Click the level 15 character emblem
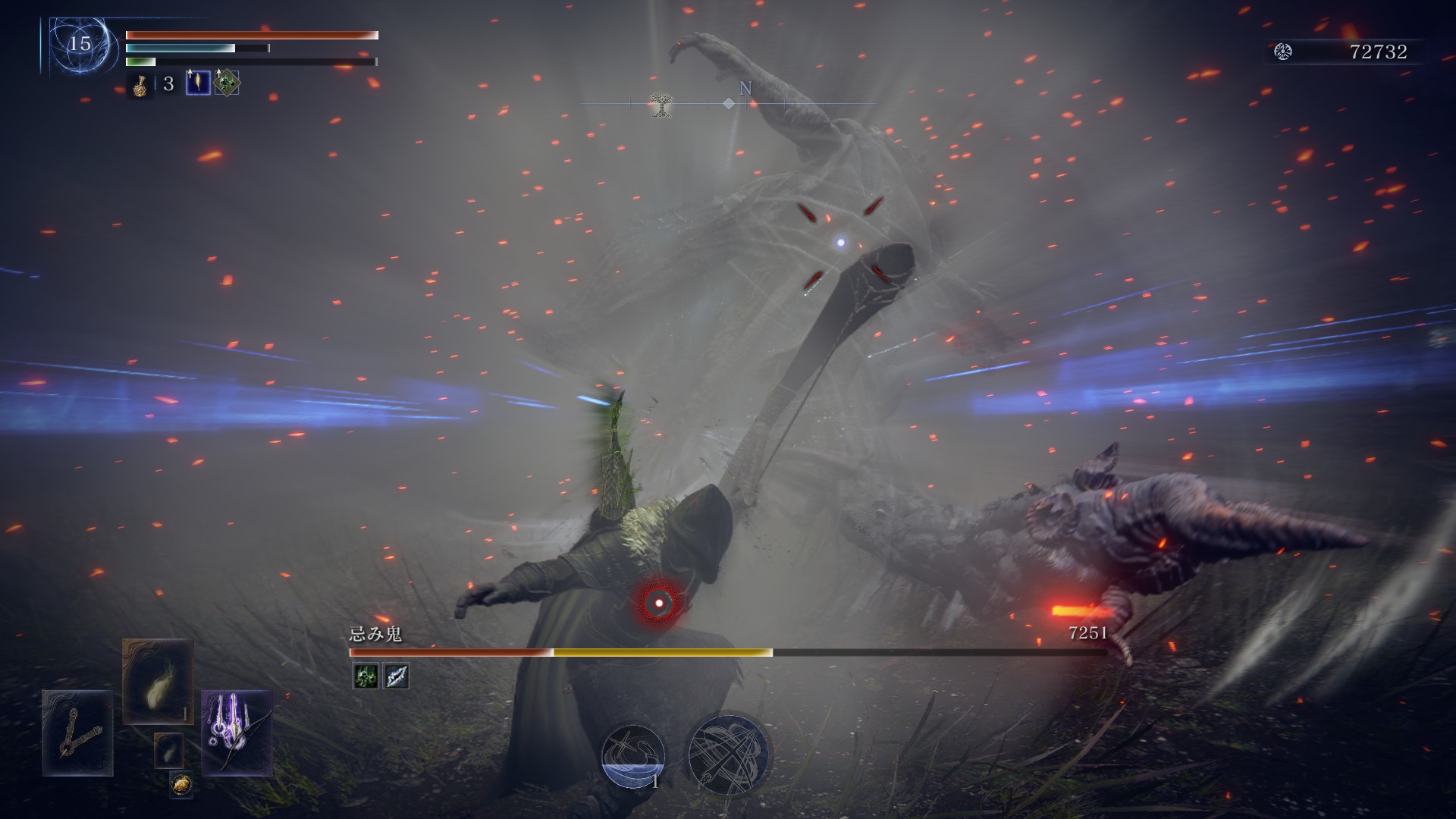The width and height of the screenshot is (1456, 819). 80,44
